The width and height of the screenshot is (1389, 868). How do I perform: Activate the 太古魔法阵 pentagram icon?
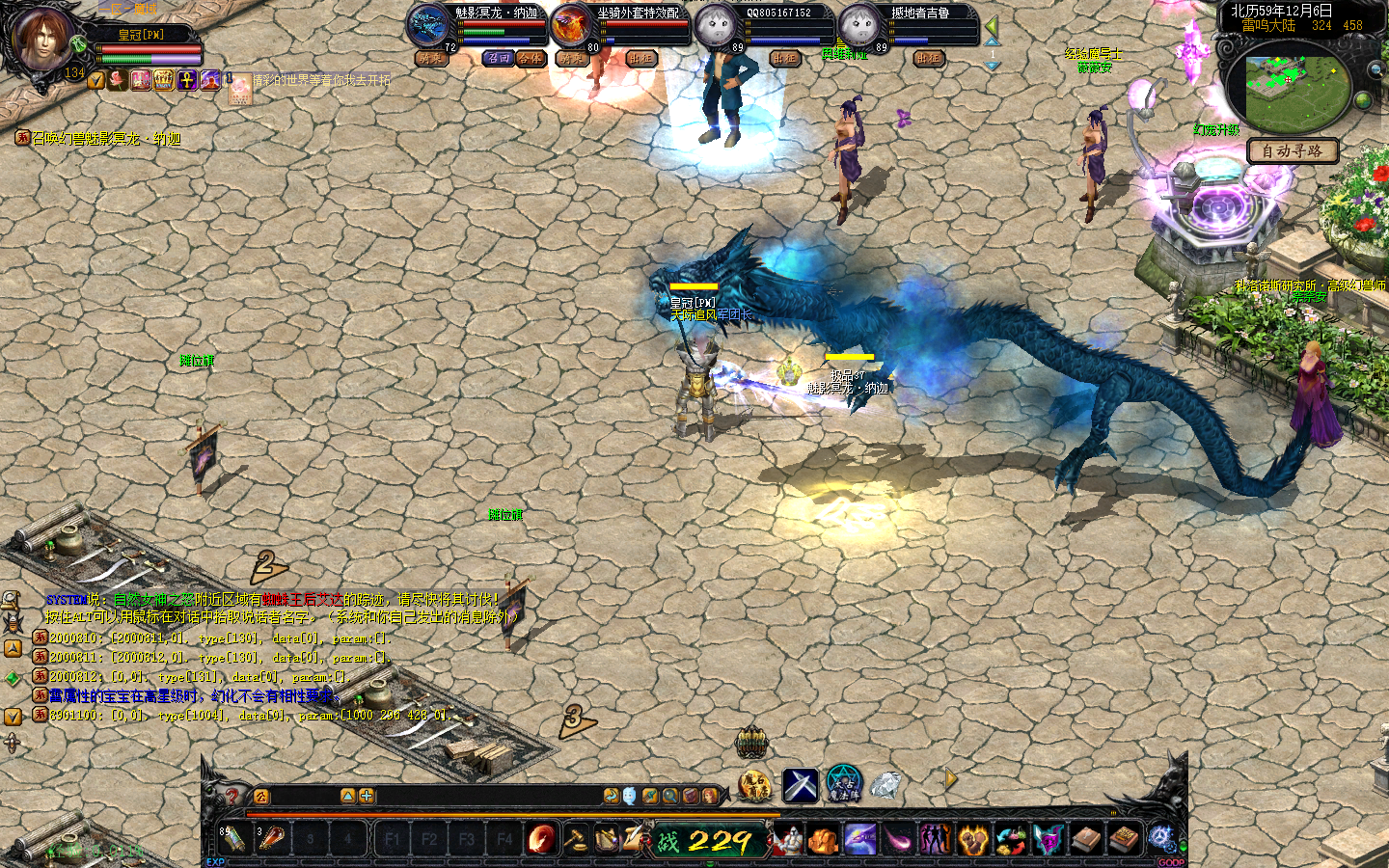(x=843, y=784)
